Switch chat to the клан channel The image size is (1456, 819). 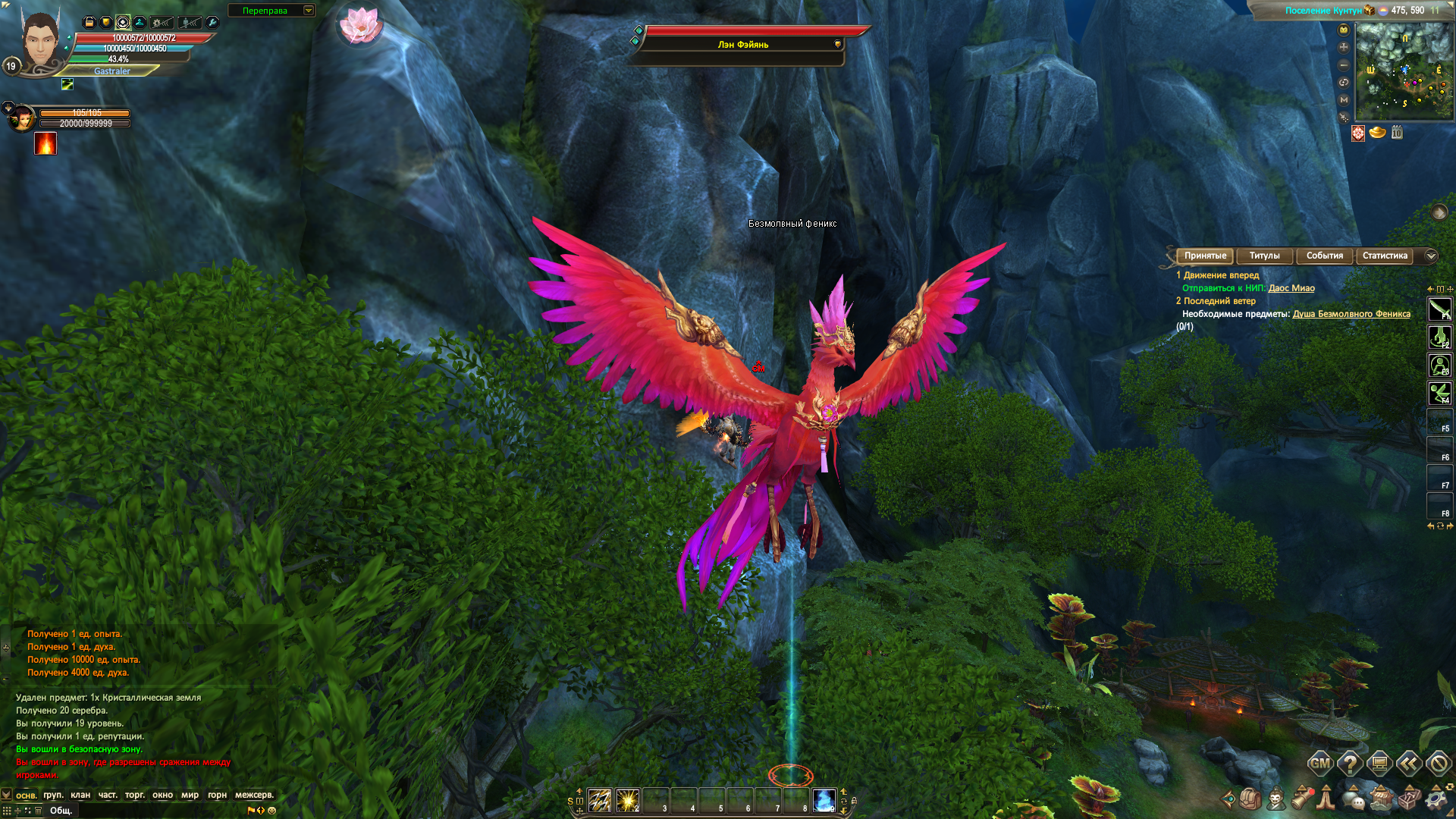pos(80,795)
